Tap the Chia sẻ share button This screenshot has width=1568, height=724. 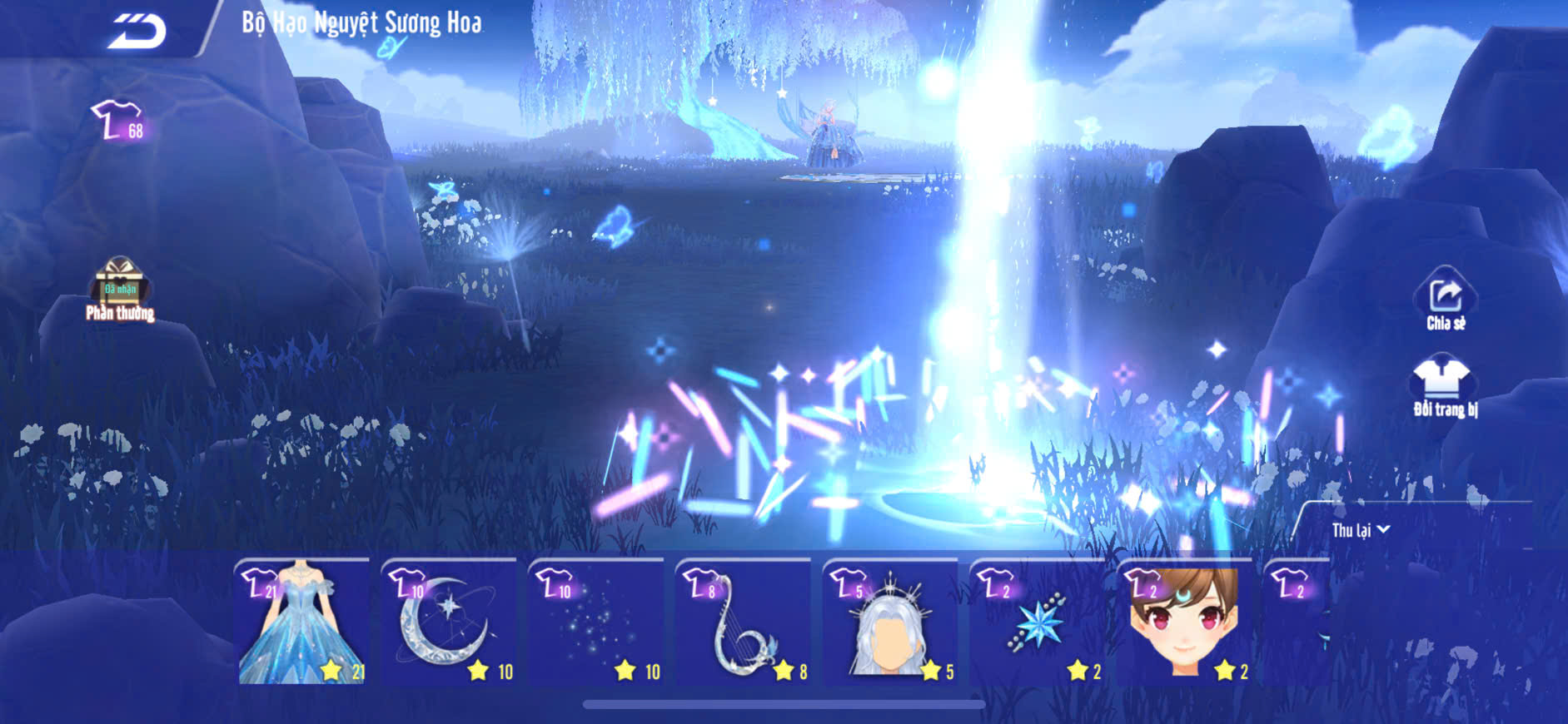click(1446, 299)
